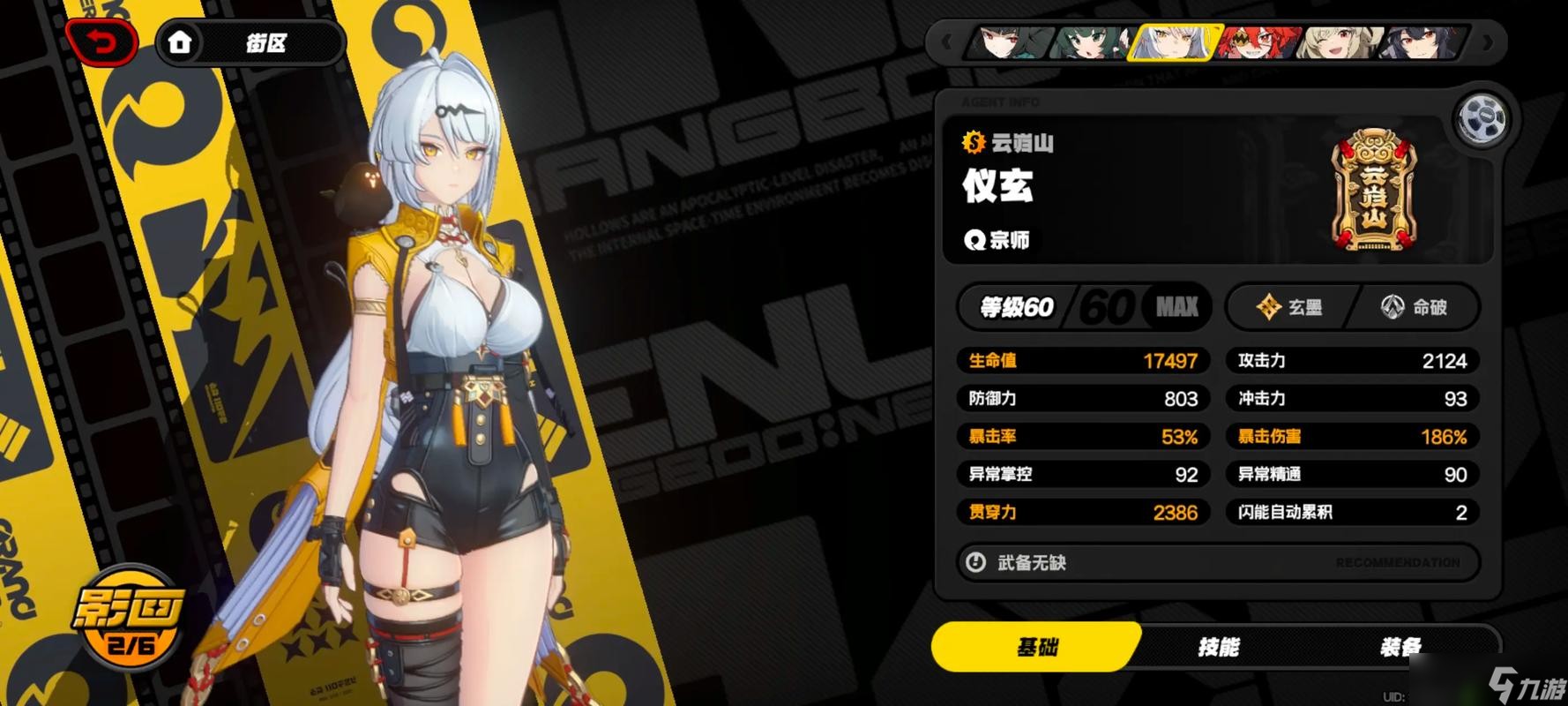Screen dimensions: 1568x706
Task: Select the red-haired agent portrait
Action: tap(1258, 41)
